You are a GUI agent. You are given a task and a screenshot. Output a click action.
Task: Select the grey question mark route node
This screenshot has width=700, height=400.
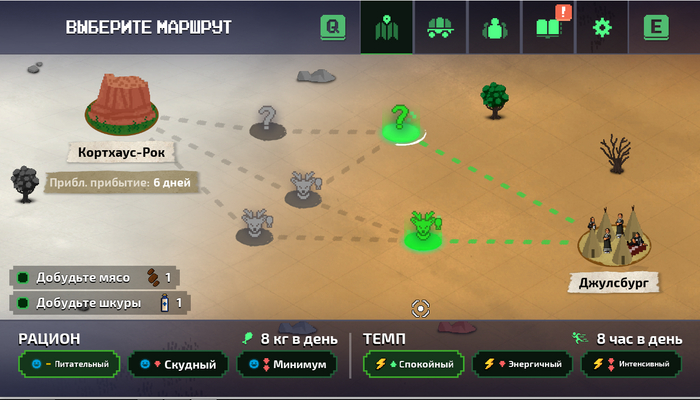pyautogui.click(x=267, y=120)
